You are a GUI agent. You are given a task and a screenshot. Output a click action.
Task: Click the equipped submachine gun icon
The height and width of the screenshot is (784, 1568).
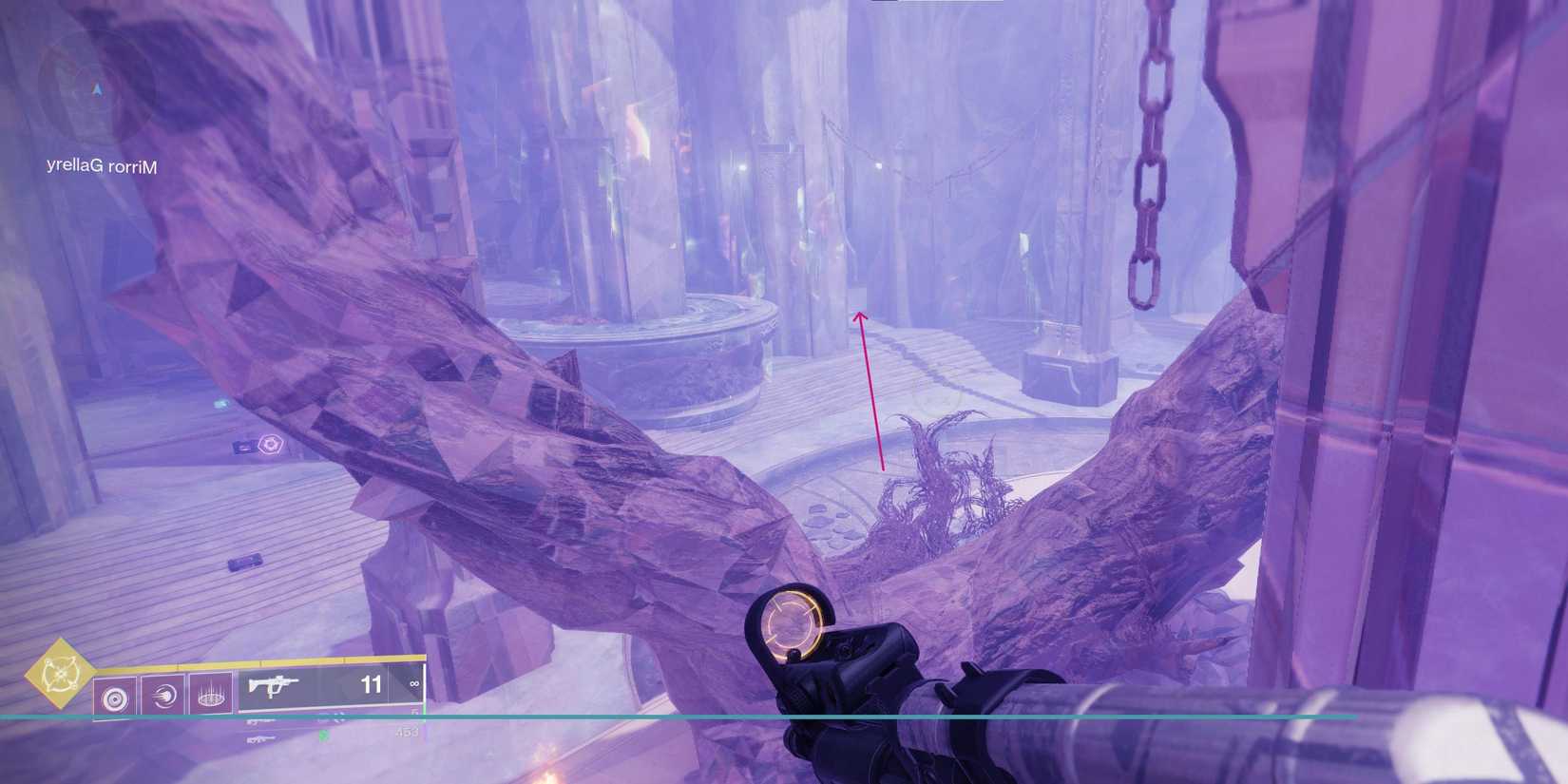click(x=276, y=684)
